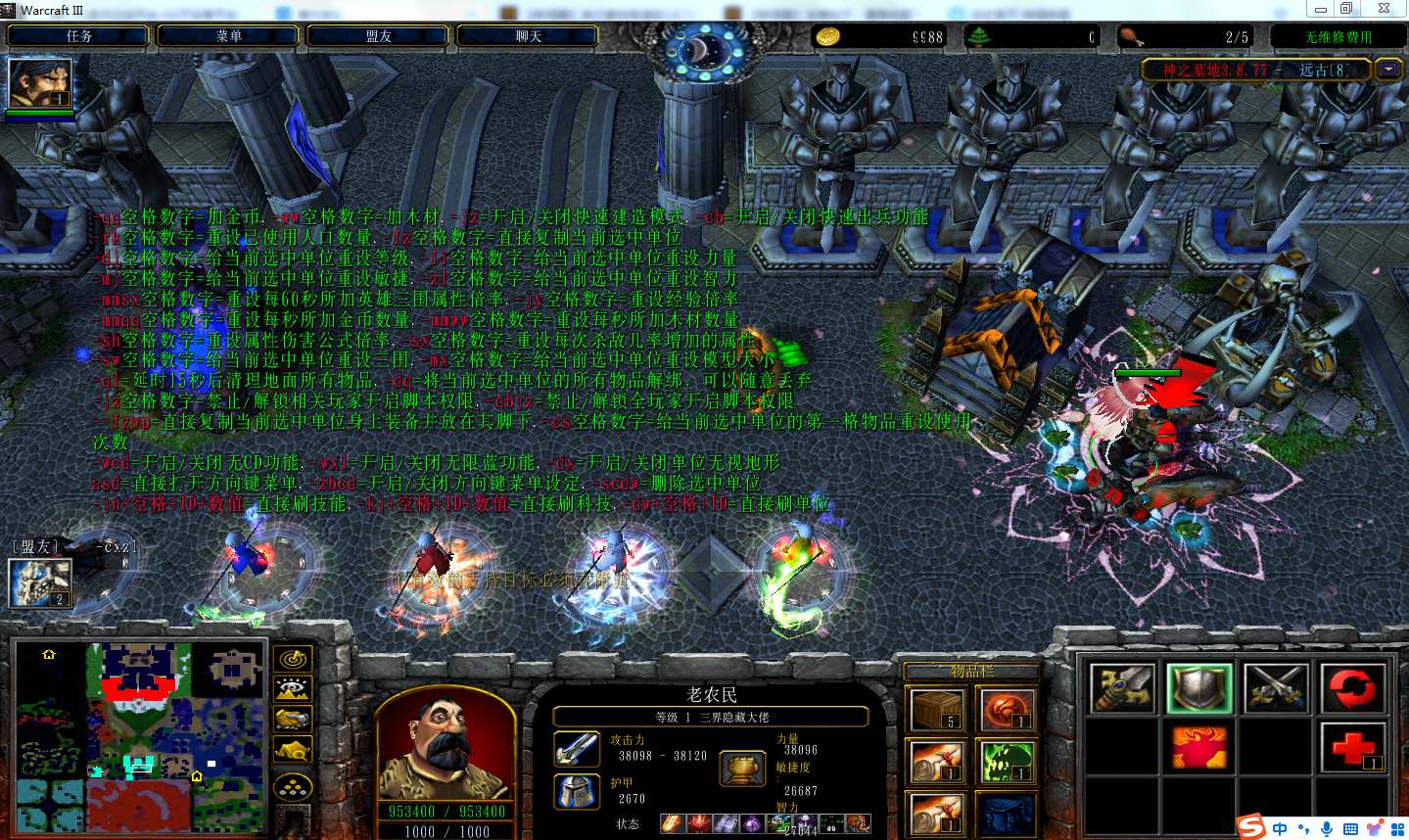Use the green monster inventory item
Screen dimensions: 1409x840
coord(1007,763)
